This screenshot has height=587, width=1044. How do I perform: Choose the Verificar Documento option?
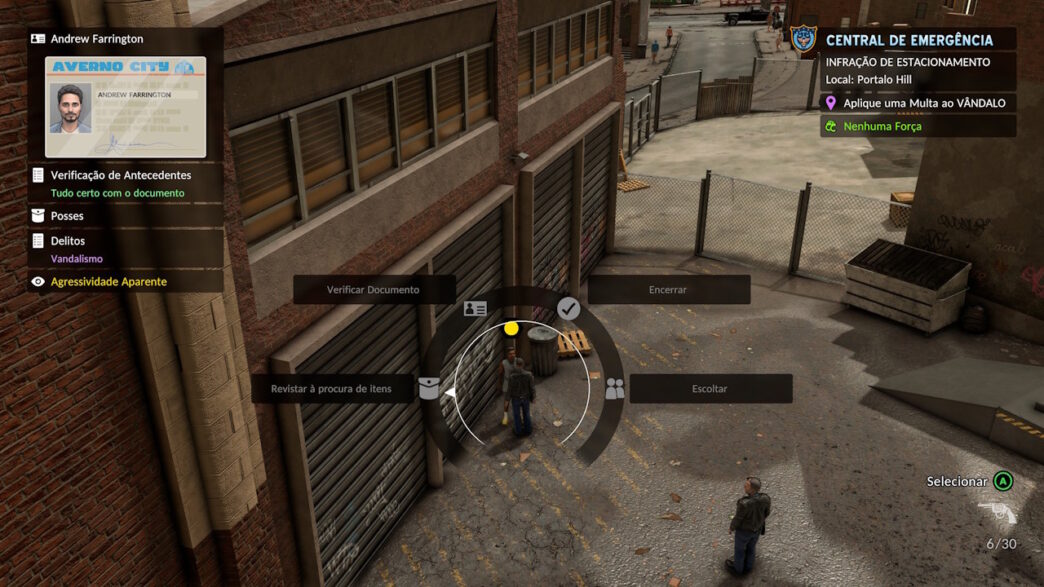point(373,290)
